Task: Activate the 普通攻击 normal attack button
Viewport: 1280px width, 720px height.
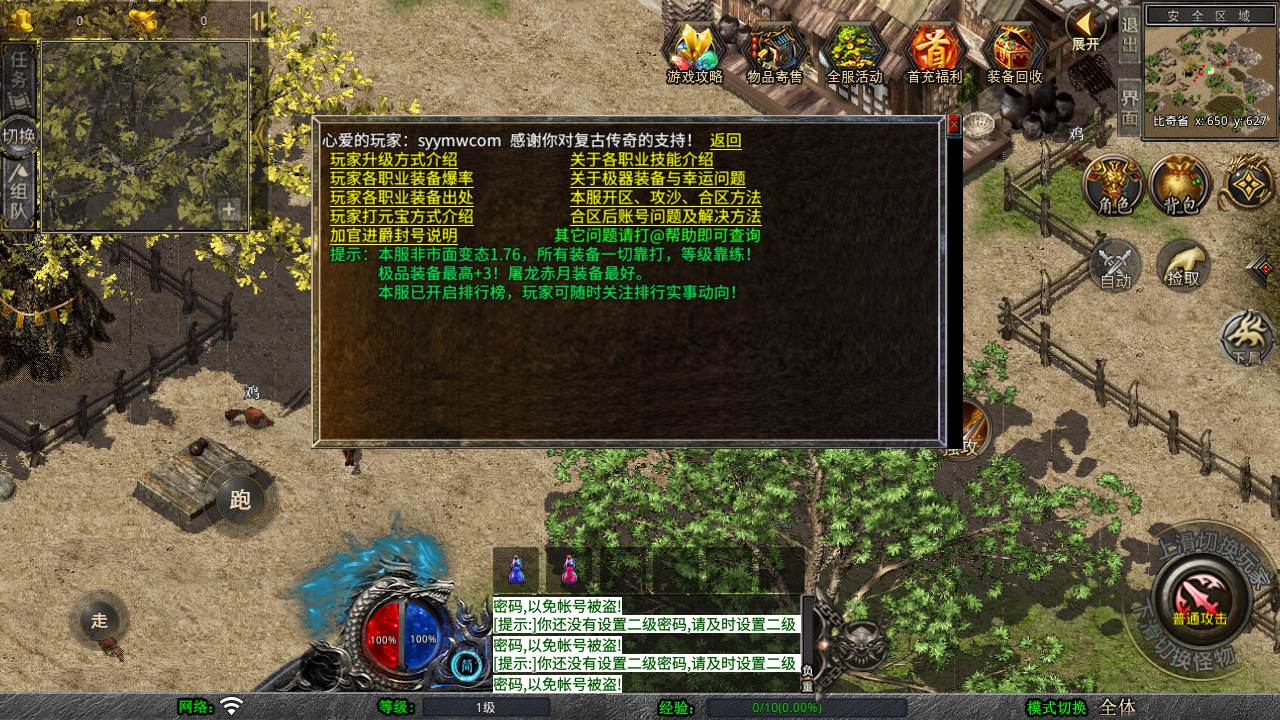Action: pyautogui.click(x=1200, y=598)
